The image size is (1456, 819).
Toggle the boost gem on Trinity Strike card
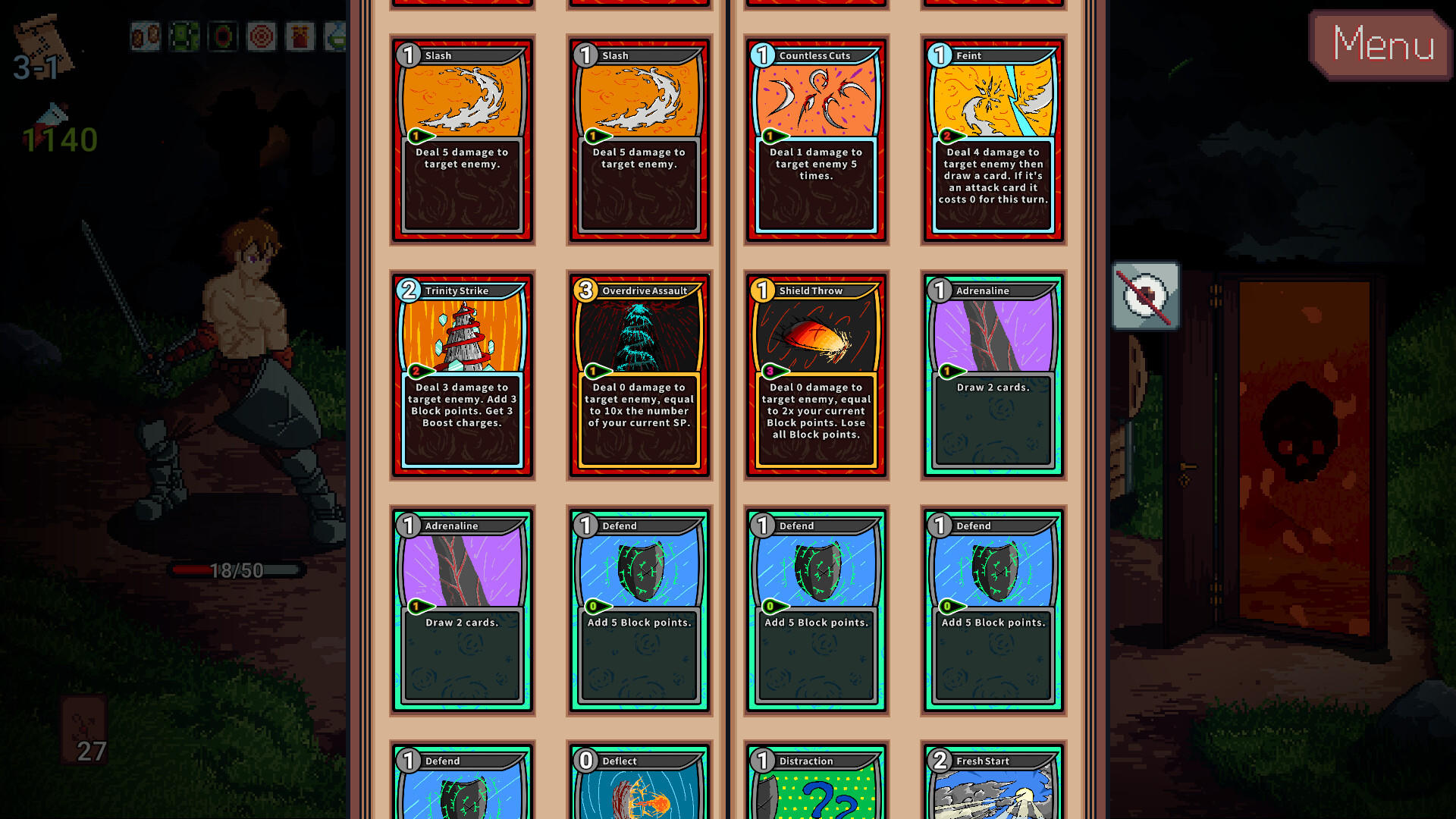pos(416,372)
